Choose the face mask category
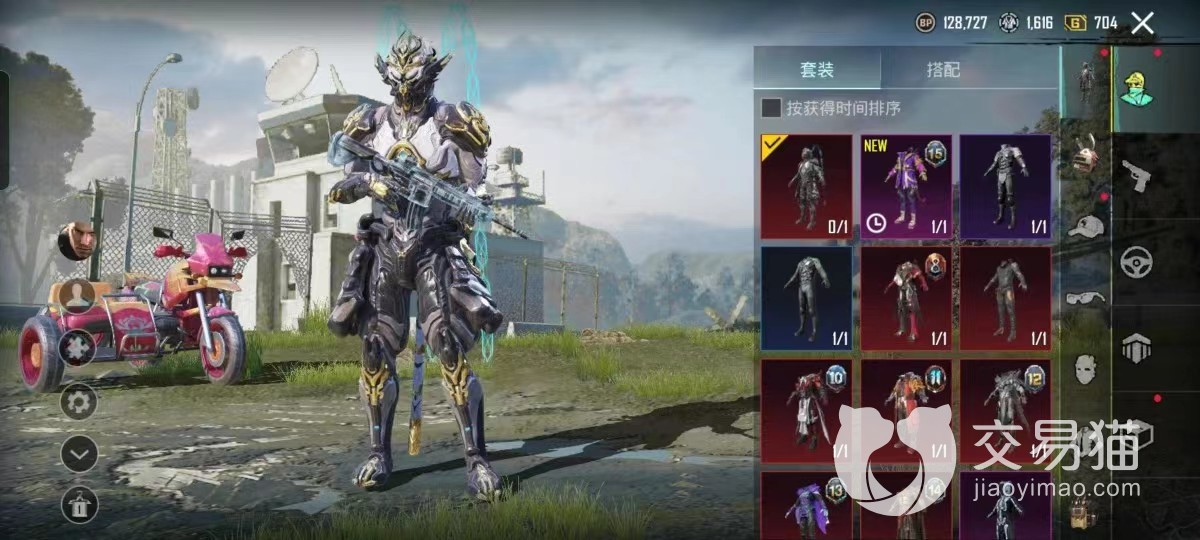 tap(1085, 369)
